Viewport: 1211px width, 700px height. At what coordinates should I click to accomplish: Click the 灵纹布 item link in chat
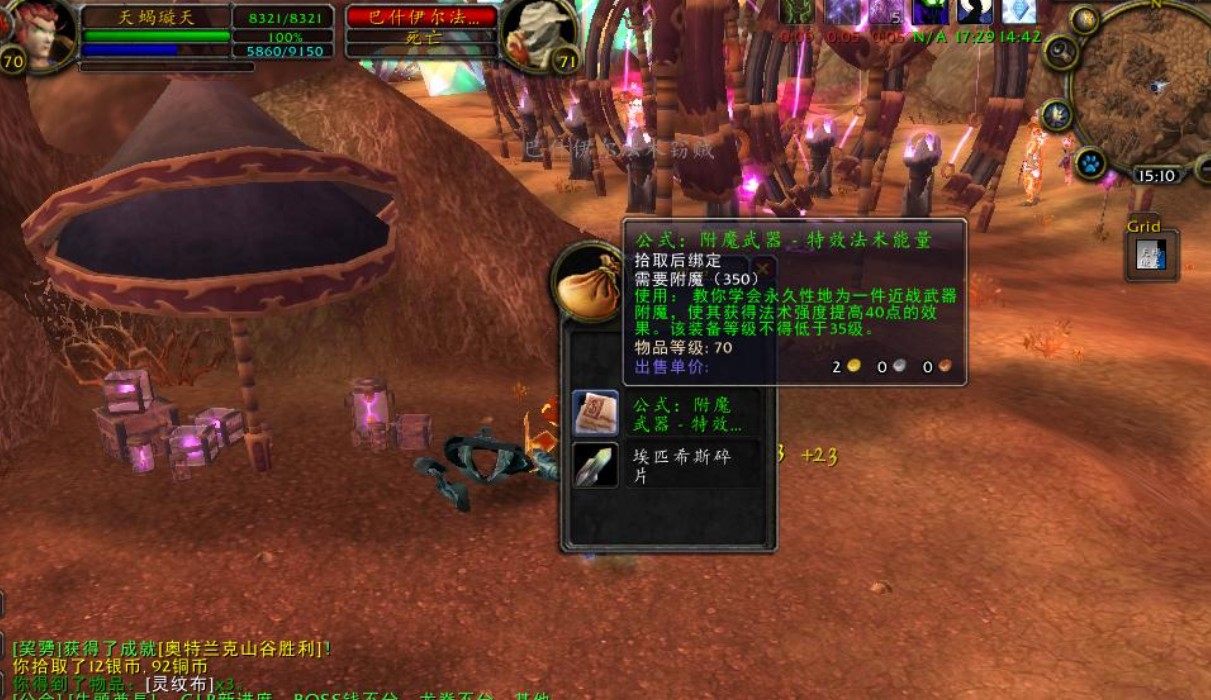point(180,683)
